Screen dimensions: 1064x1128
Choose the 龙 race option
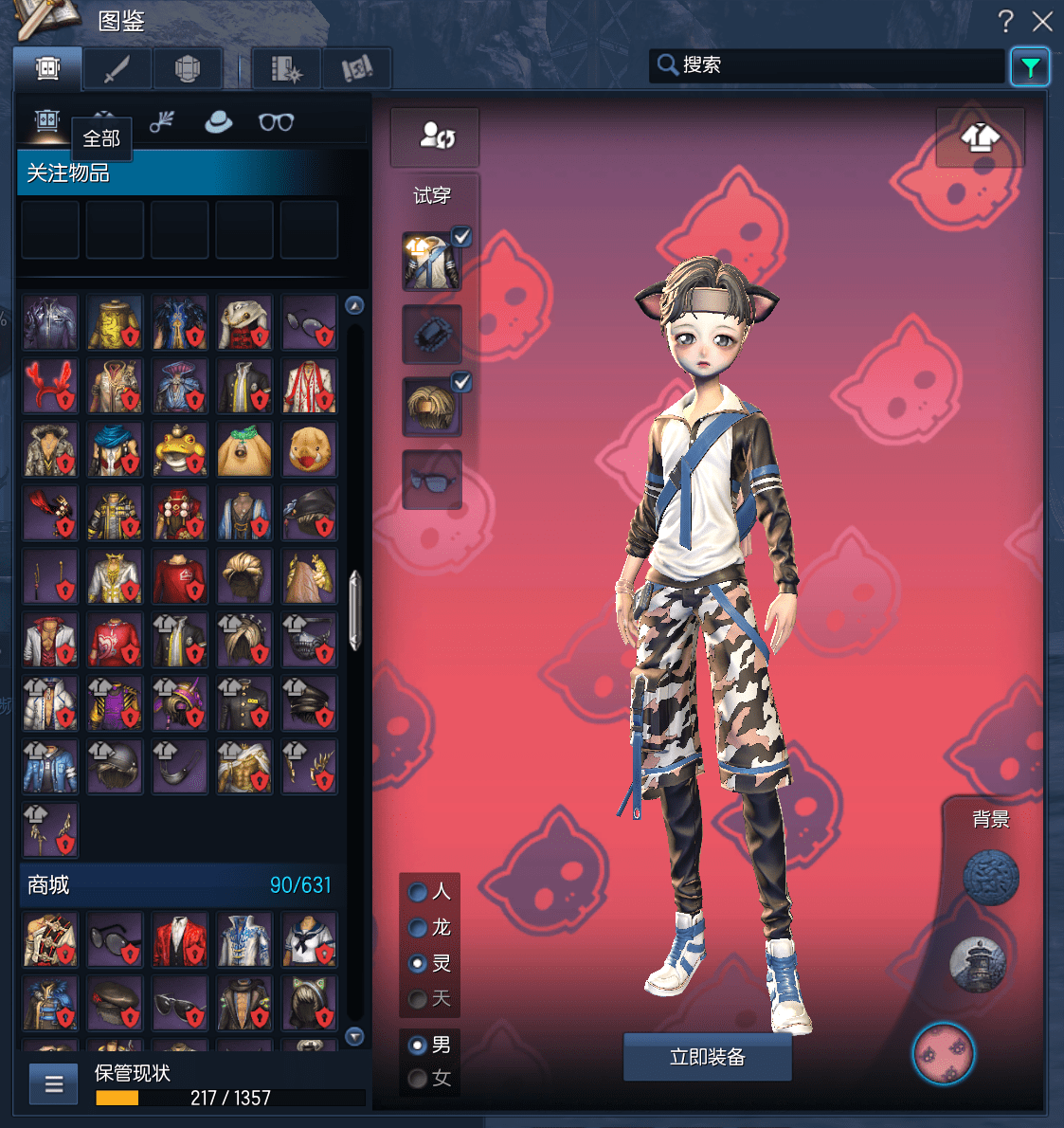pos(418,928)
